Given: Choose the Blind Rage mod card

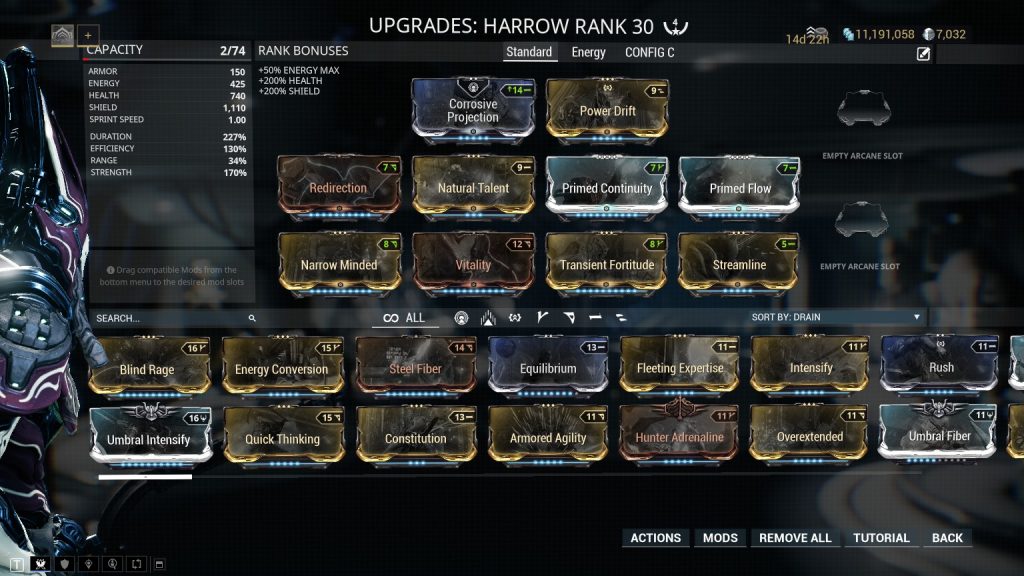Looking at the screenshot, I should (147, 368).
